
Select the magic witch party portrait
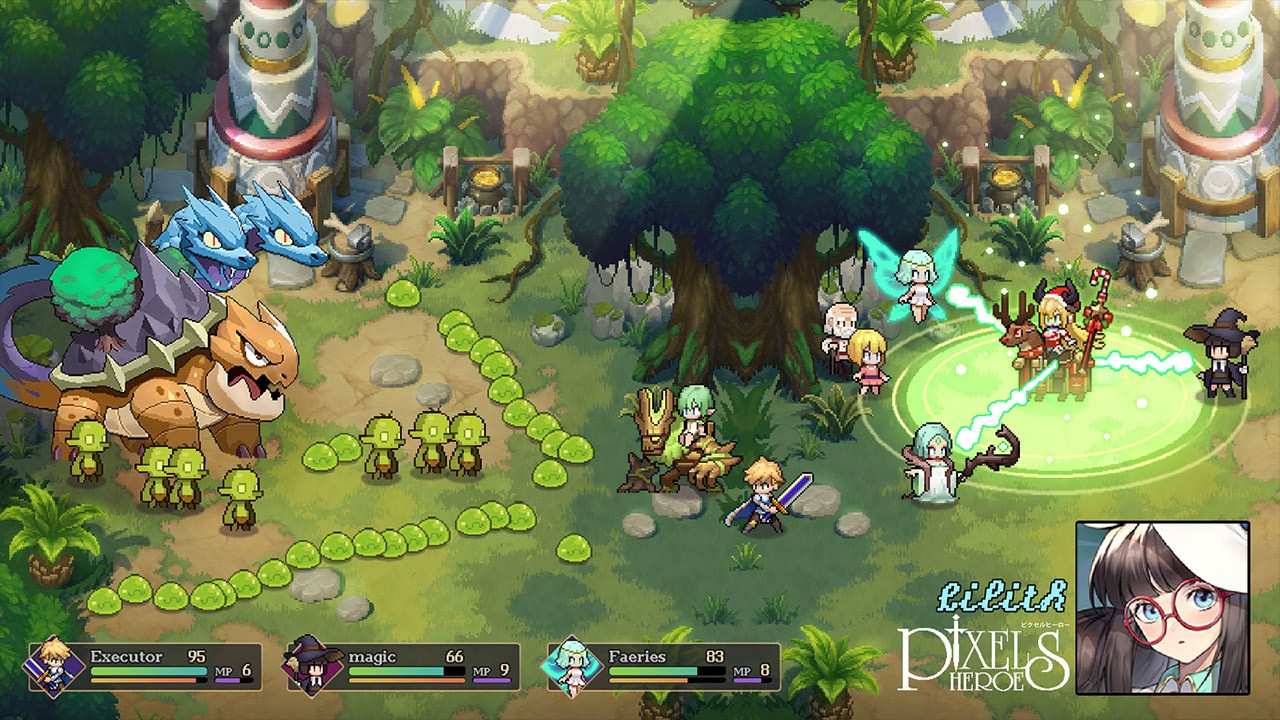[x=313, y=667]
